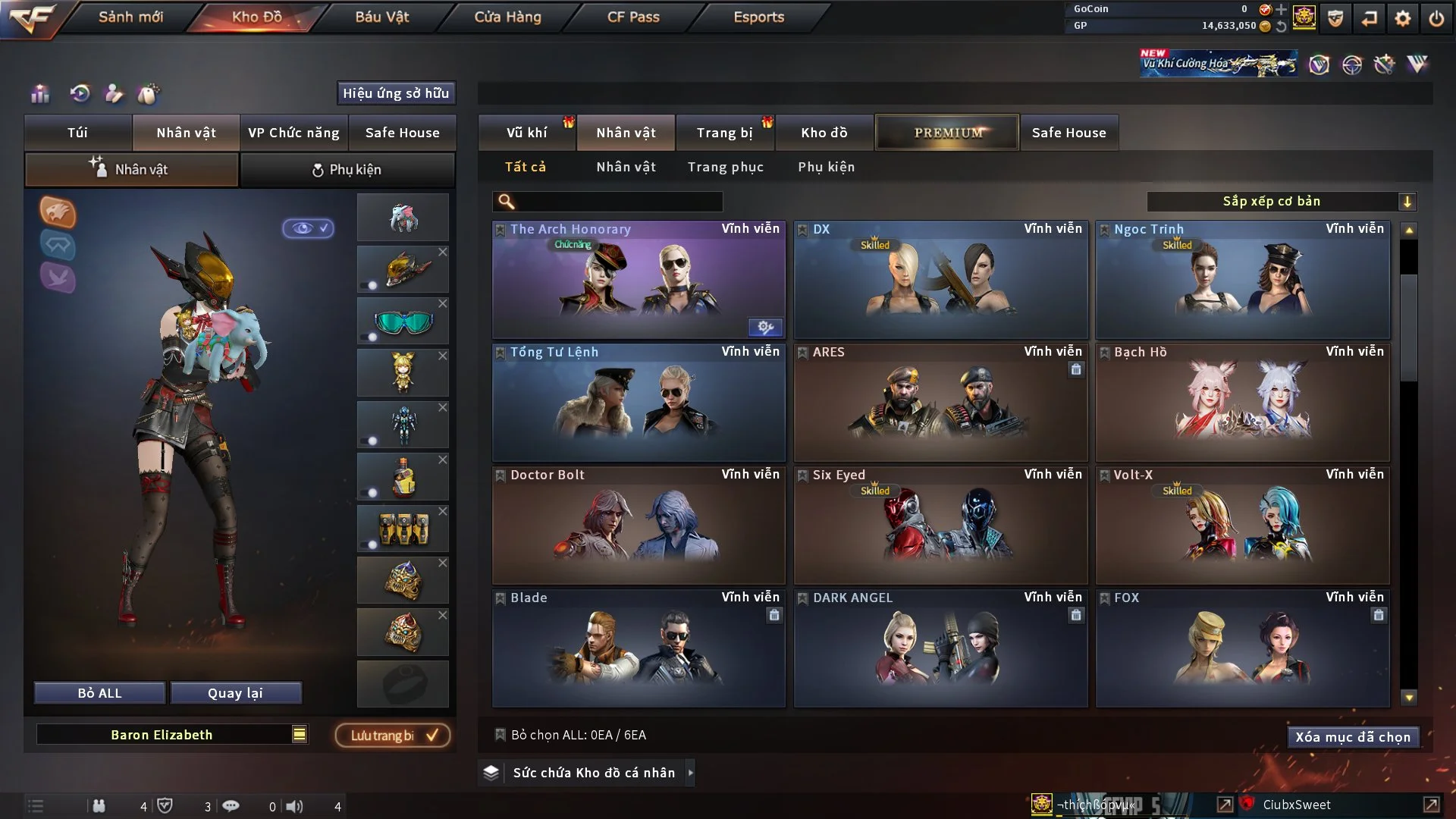The width and height of the screenshot is (1456, 819).
Task: Open the settings gear icon
Action: tap(1402, 18)
